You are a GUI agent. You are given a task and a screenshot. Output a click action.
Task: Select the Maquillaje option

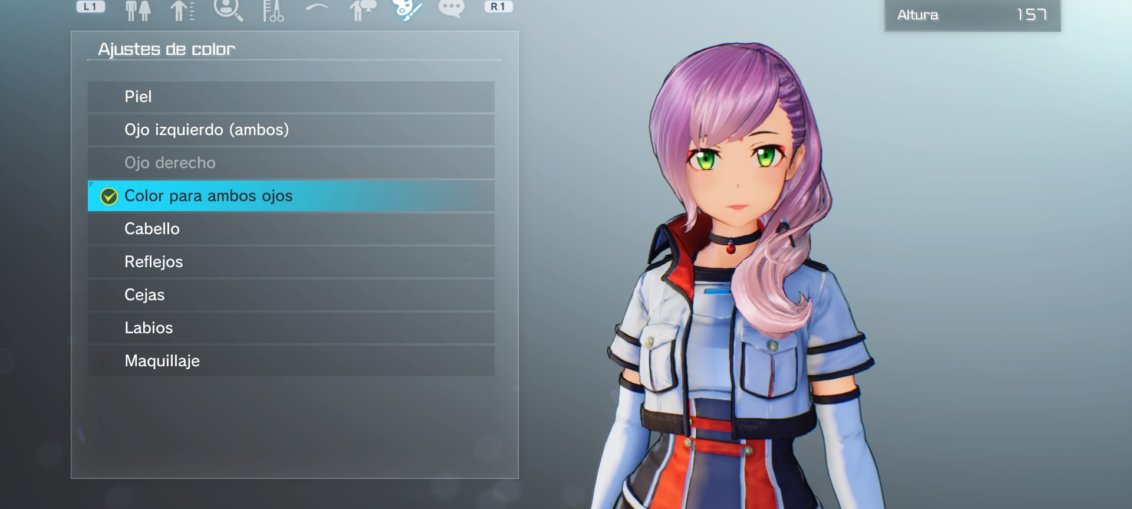pos(290,361)
